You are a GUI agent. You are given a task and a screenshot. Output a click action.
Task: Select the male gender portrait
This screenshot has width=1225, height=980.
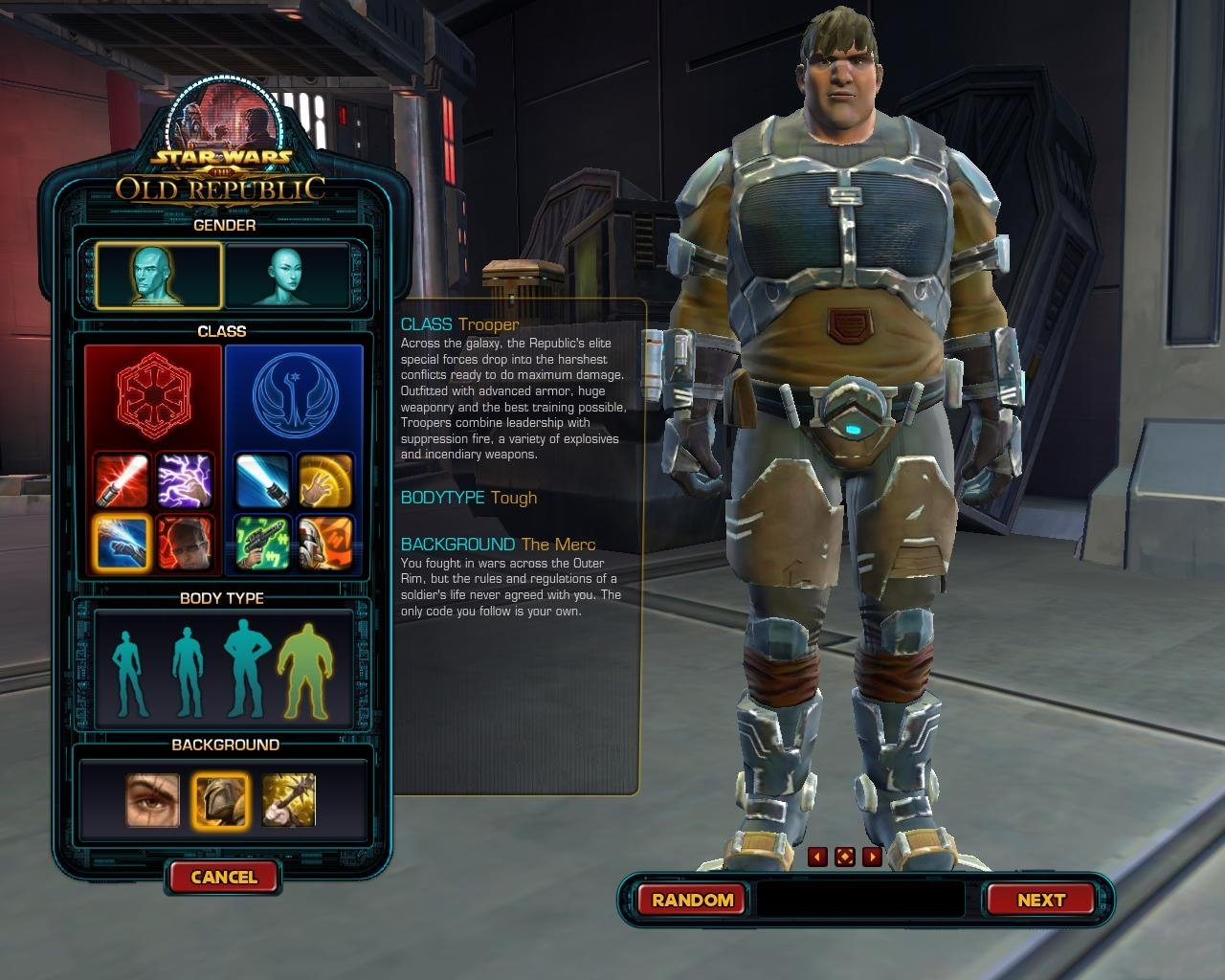click(158, 275)
